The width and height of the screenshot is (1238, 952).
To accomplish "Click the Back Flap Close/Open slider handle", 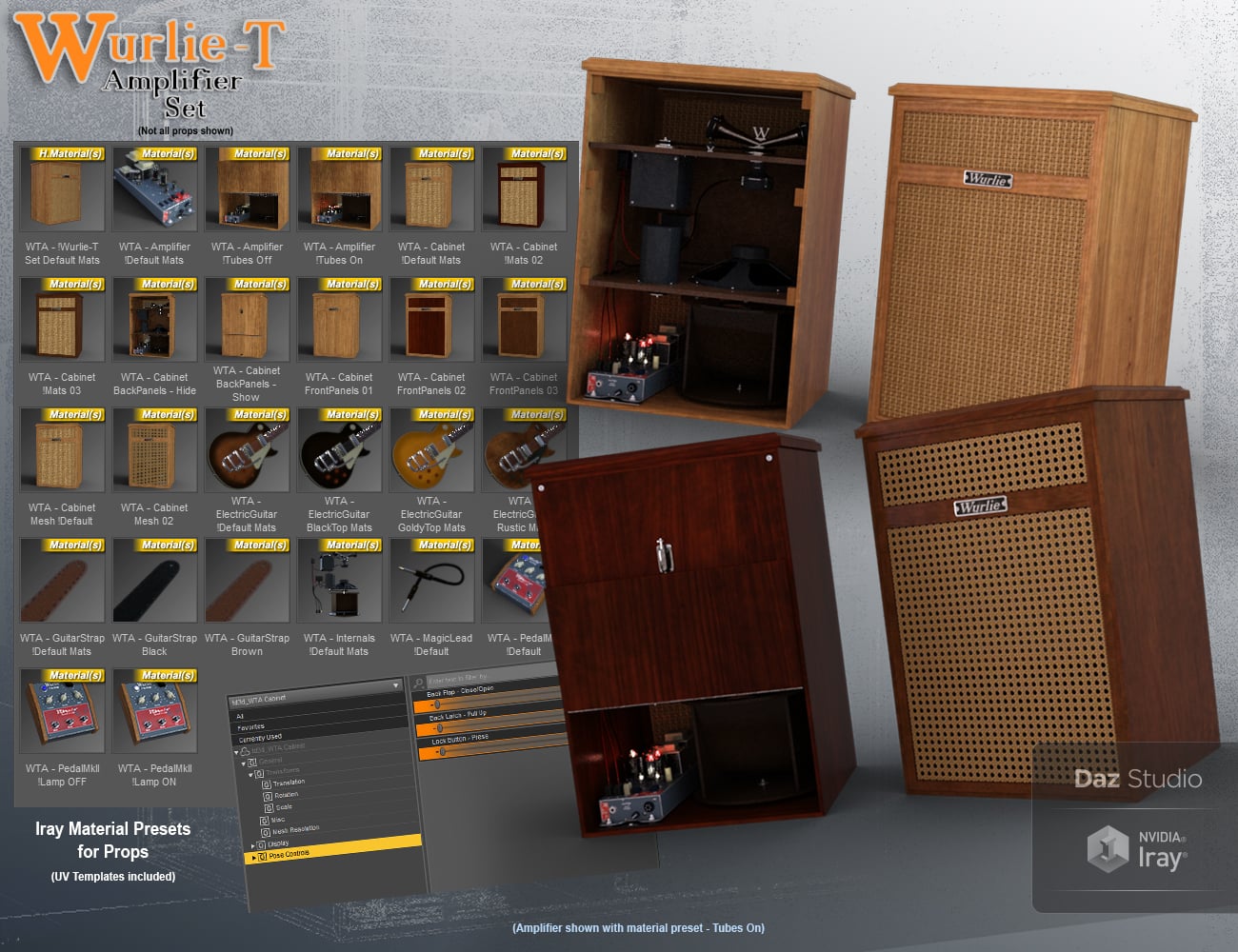I will coord(438,704).
